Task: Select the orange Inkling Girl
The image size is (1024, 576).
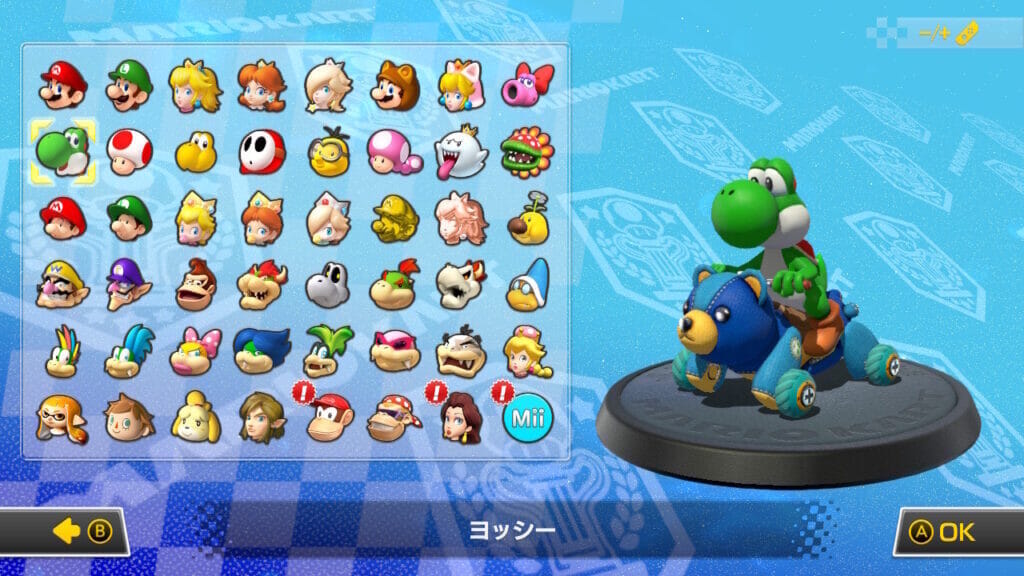Action: 64,417
